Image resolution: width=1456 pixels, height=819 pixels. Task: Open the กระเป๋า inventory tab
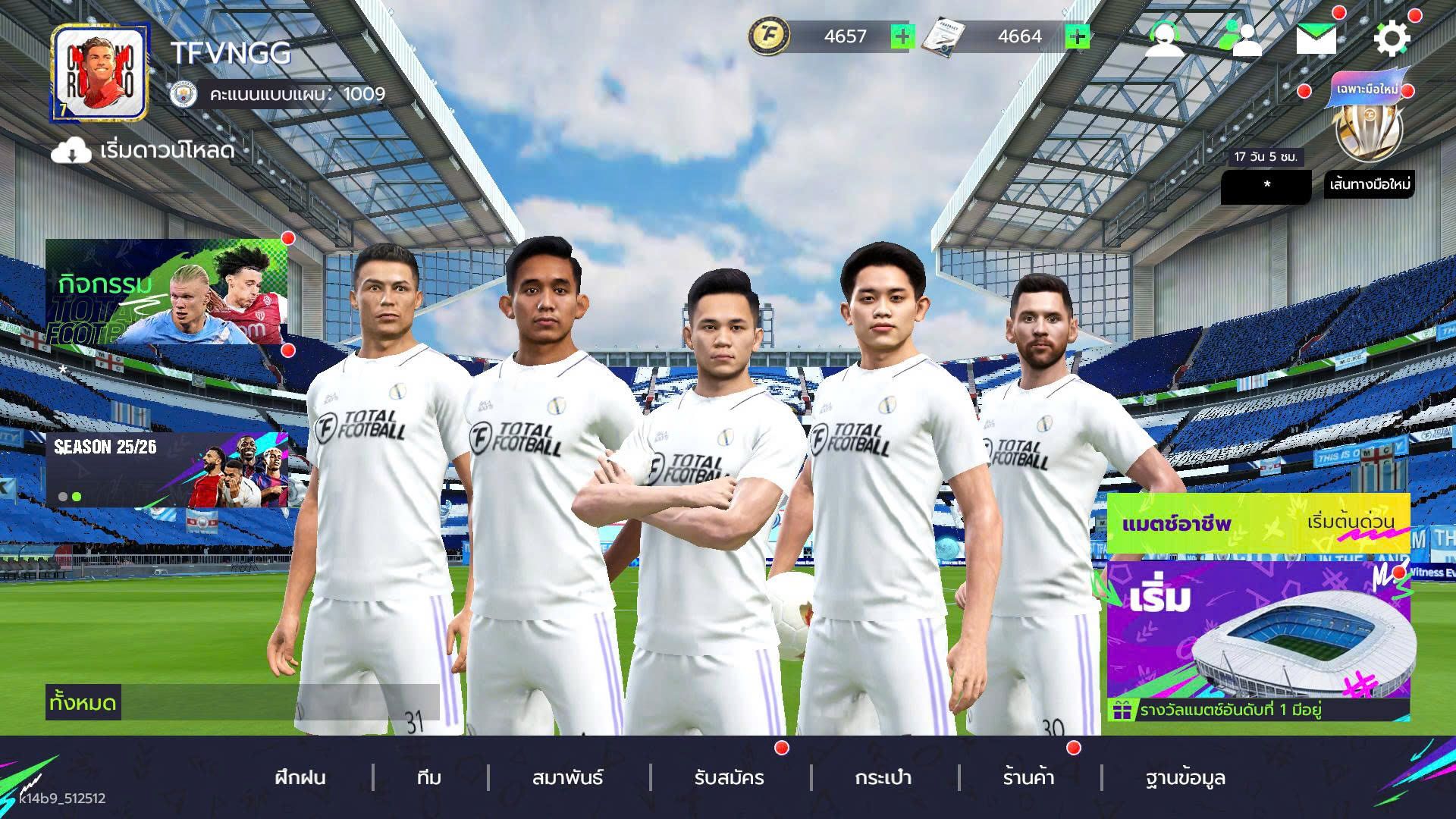(883, 778)
